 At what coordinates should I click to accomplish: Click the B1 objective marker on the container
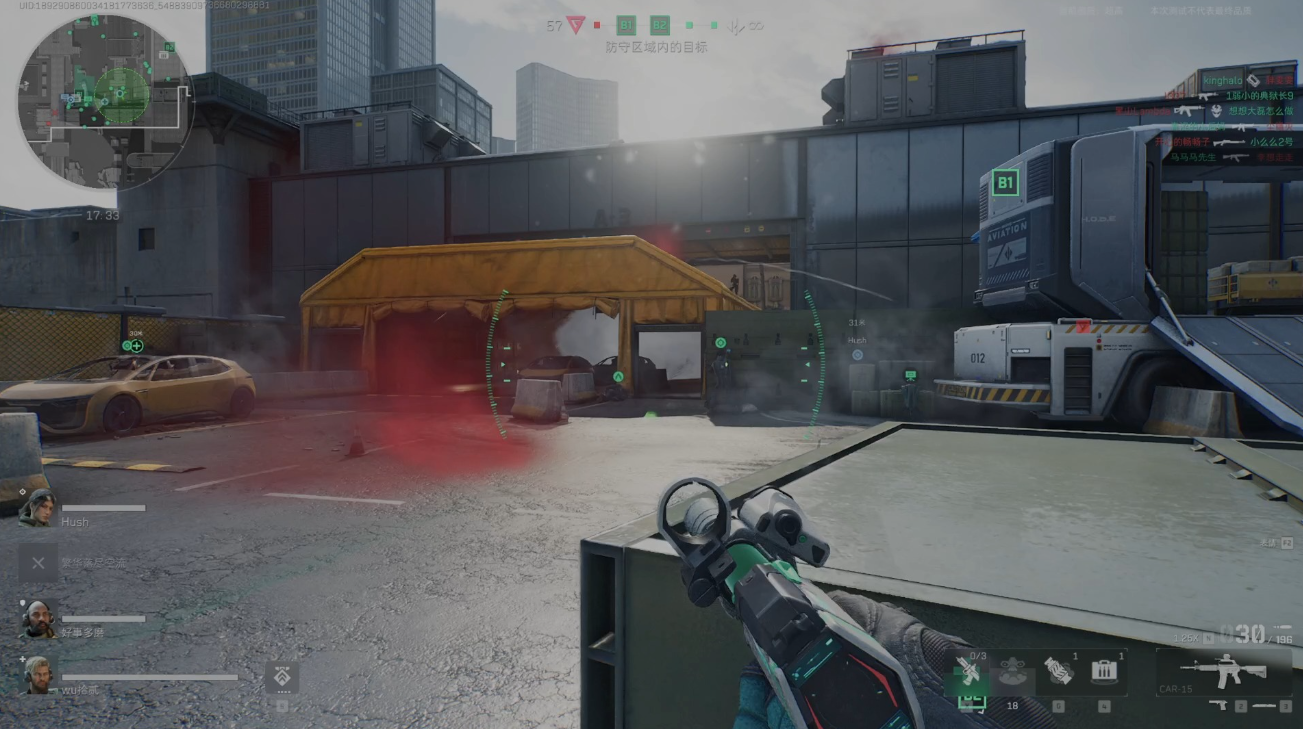pos(1006,183)
